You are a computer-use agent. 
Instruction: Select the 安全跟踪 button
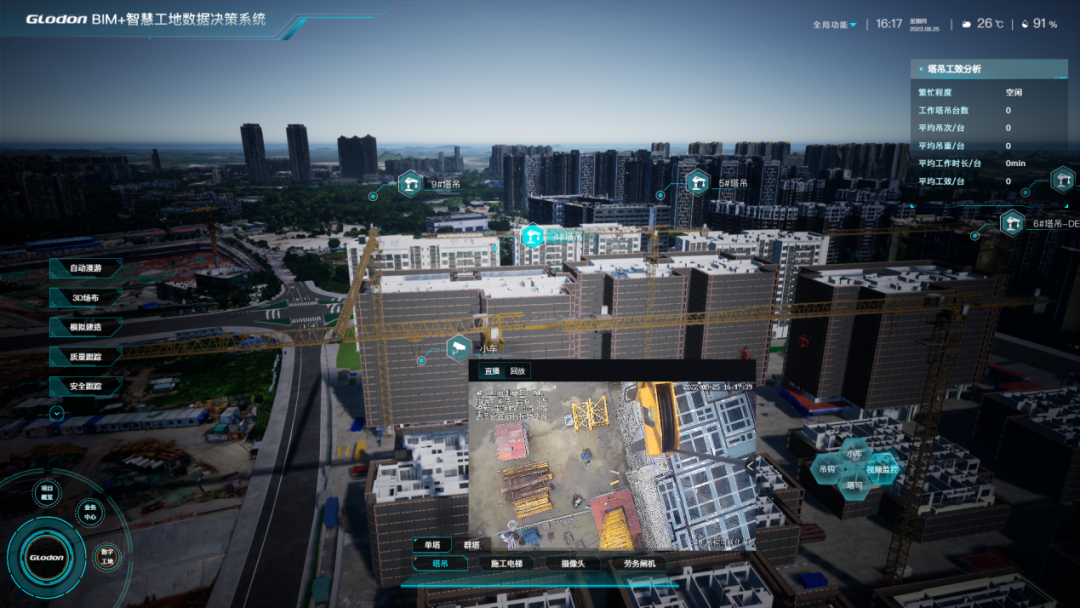[87, 385]
